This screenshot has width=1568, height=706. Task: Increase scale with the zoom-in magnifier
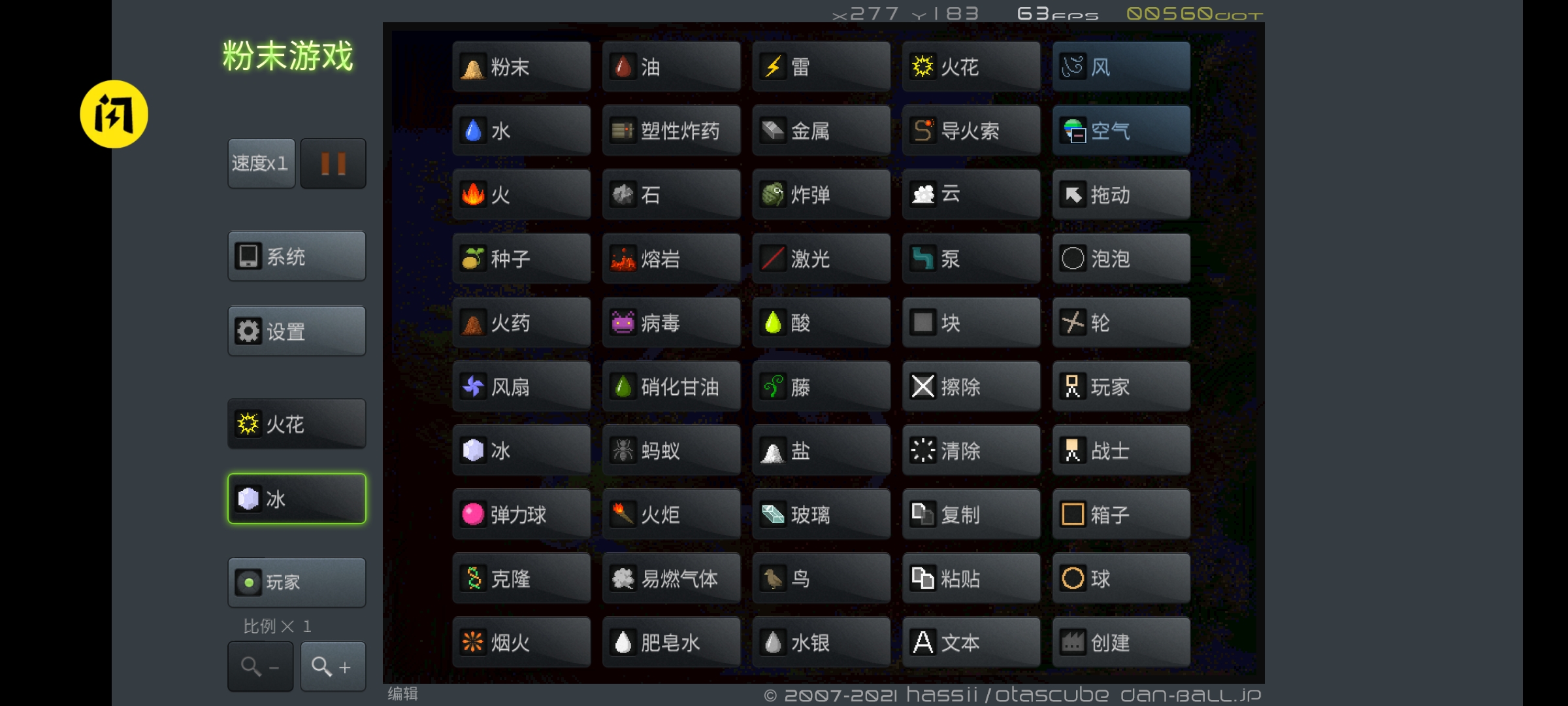coord(333,666)
